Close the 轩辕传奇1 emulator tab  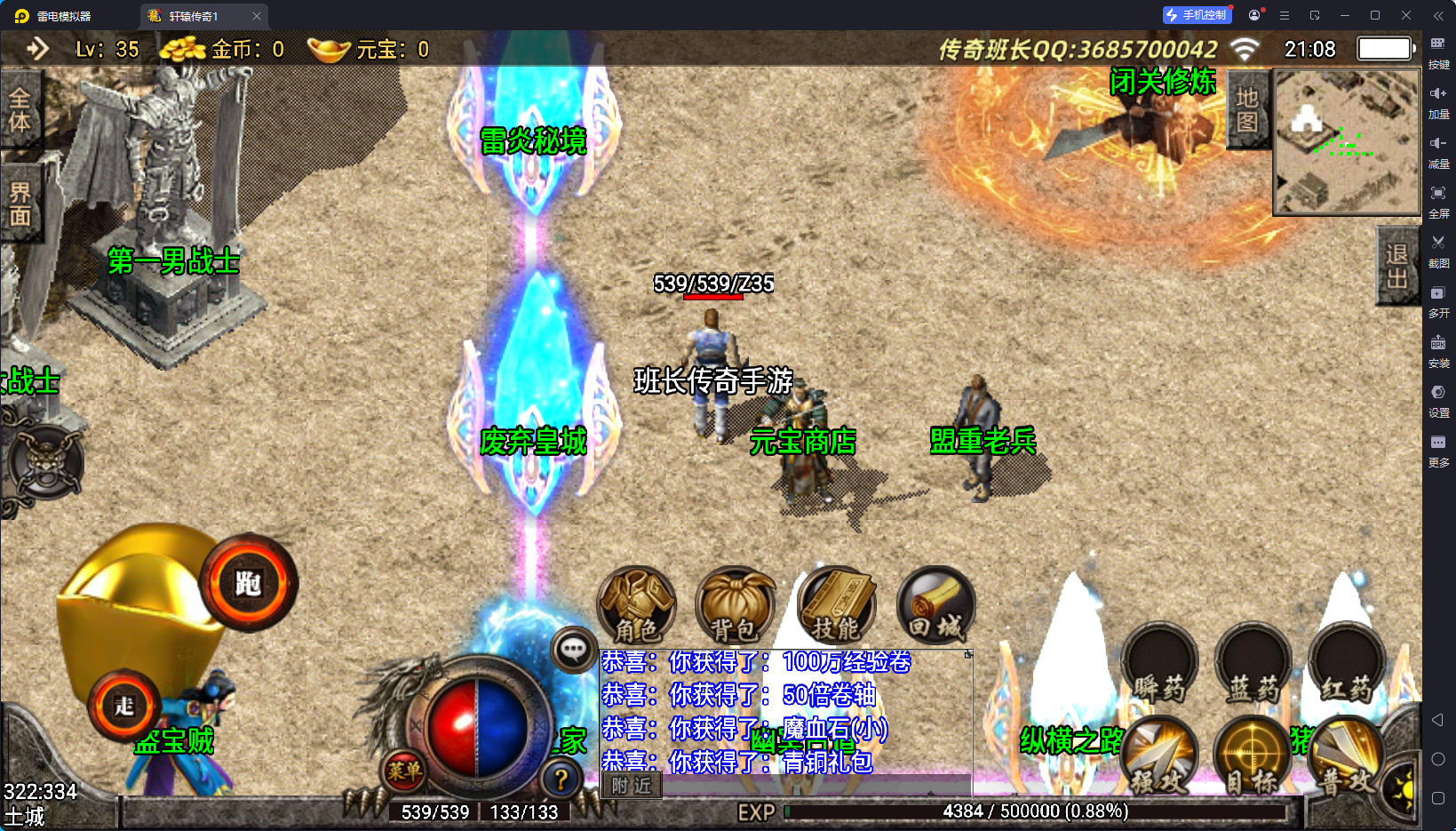click(x=257, y=16)
